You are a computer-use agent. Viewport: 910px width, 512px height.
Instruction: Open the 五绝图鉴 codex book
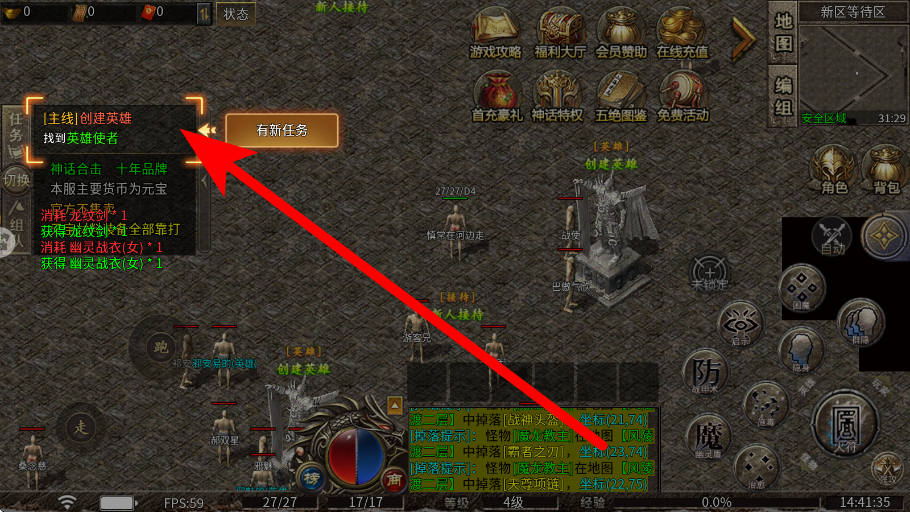tap(622, 93)
